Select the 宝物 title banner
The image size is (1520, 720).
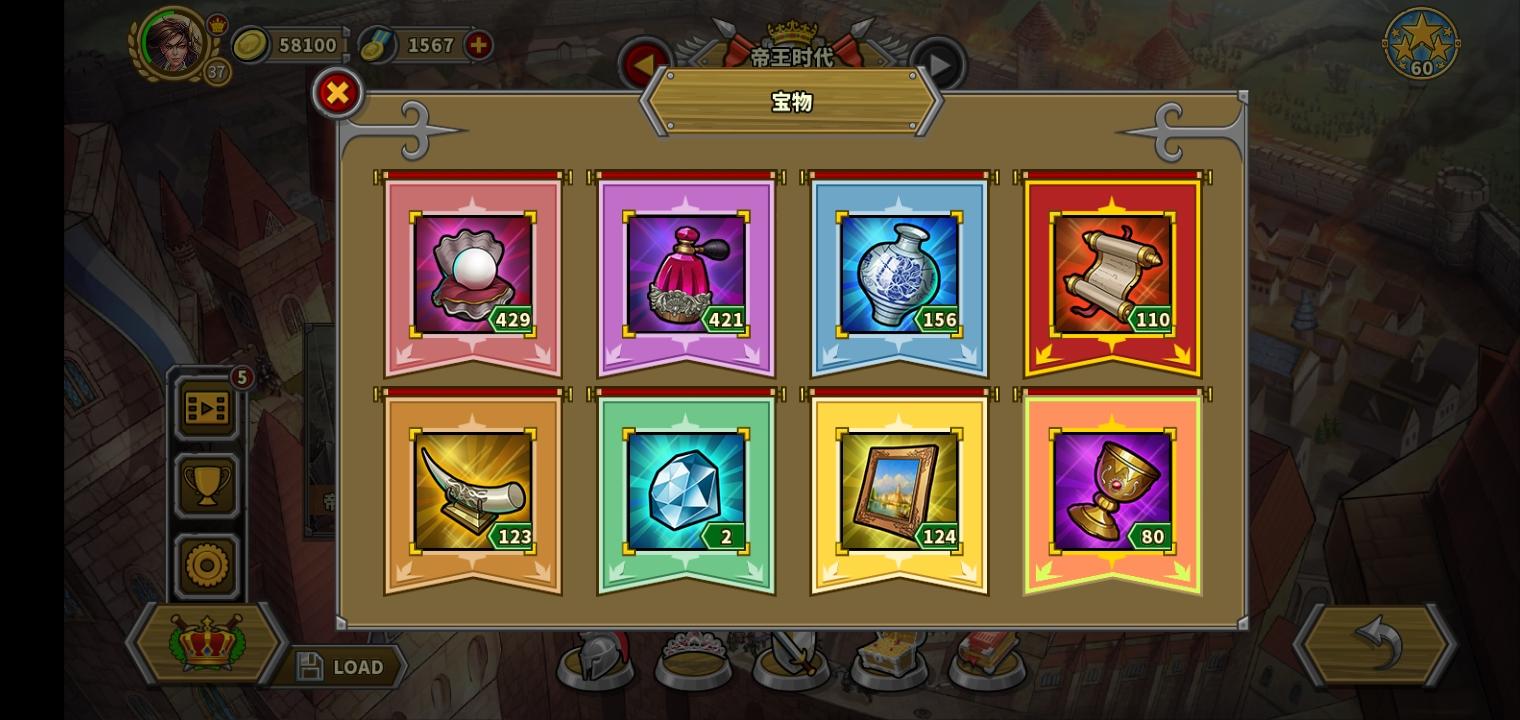pos(792,102)
